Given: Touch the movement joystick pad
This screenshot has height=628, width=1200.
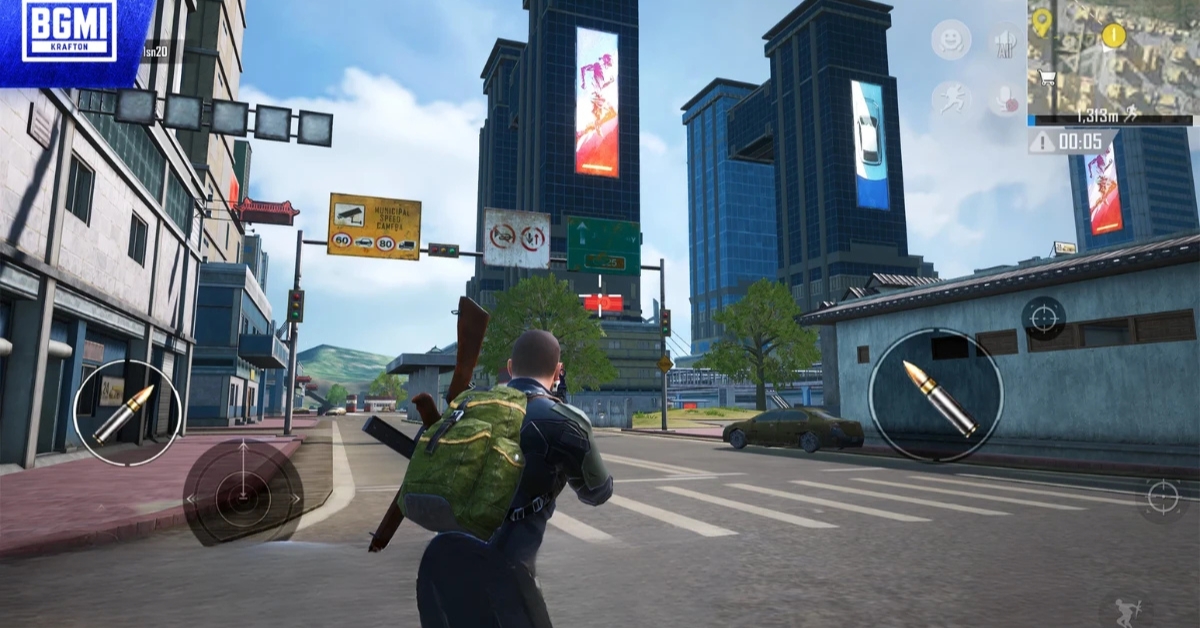Looking at the screenshot, I should click(x=242, y=494).
